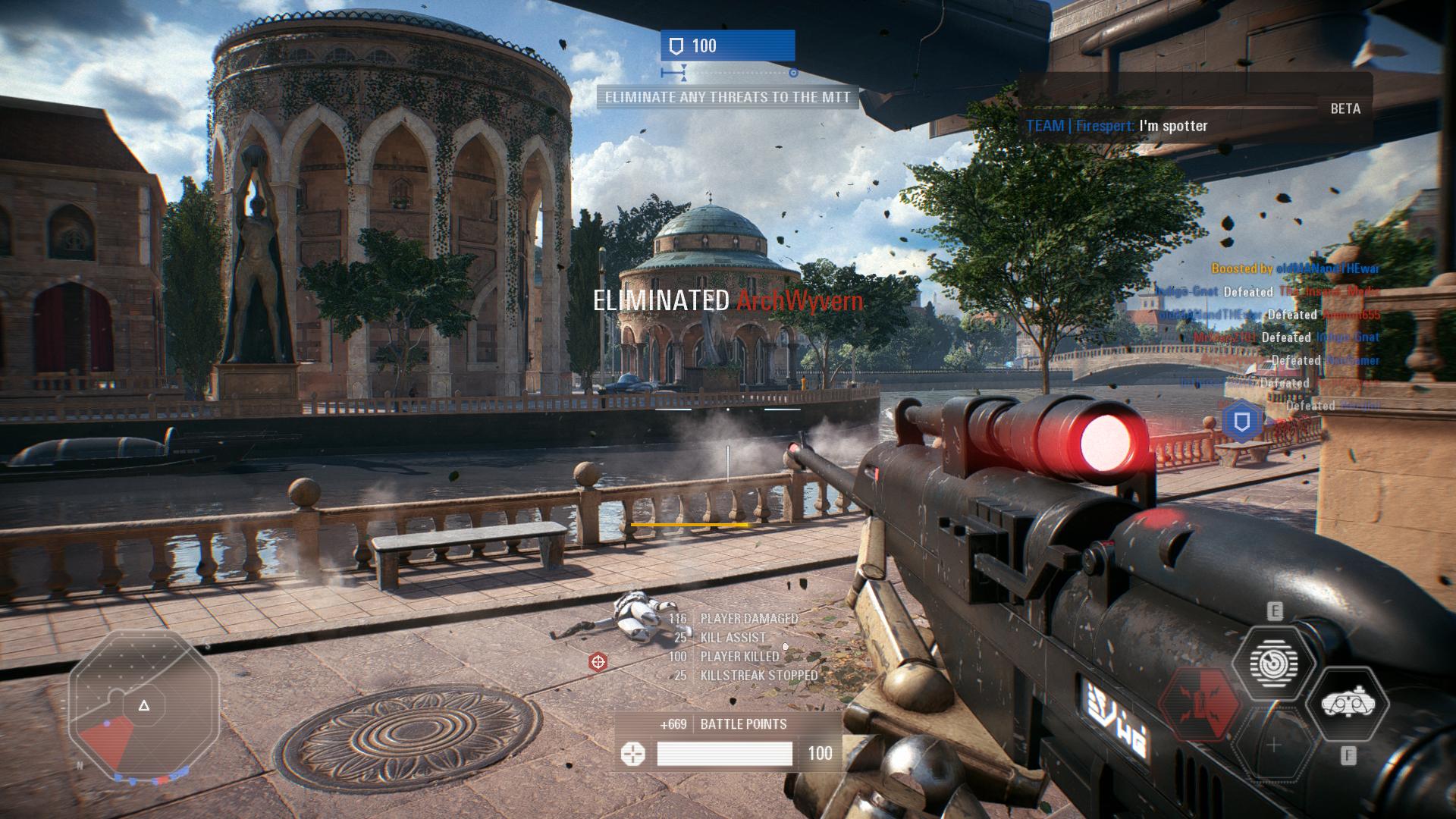Click the Boosted by kill feed entry
Image resolution: width=1456 pixels, height=819 pixels.
click(1294, 268)
